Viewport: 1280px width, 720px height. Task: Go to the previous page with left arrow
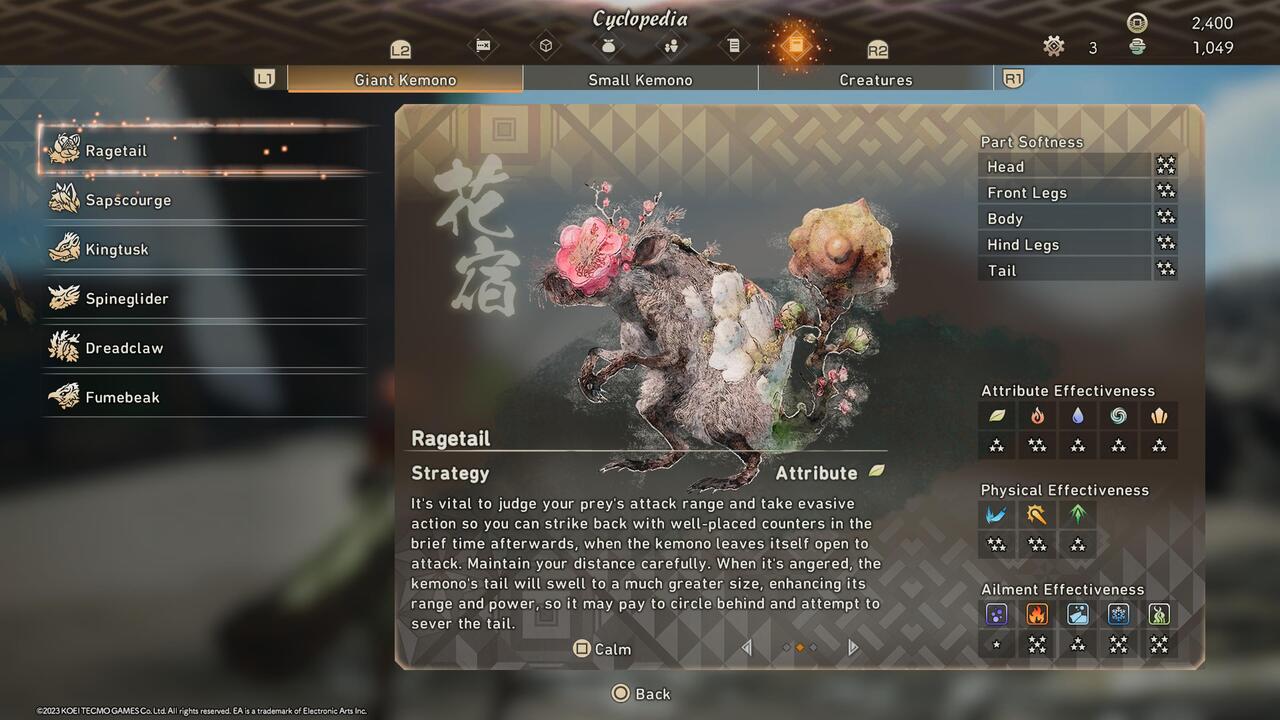pos(746,648)
